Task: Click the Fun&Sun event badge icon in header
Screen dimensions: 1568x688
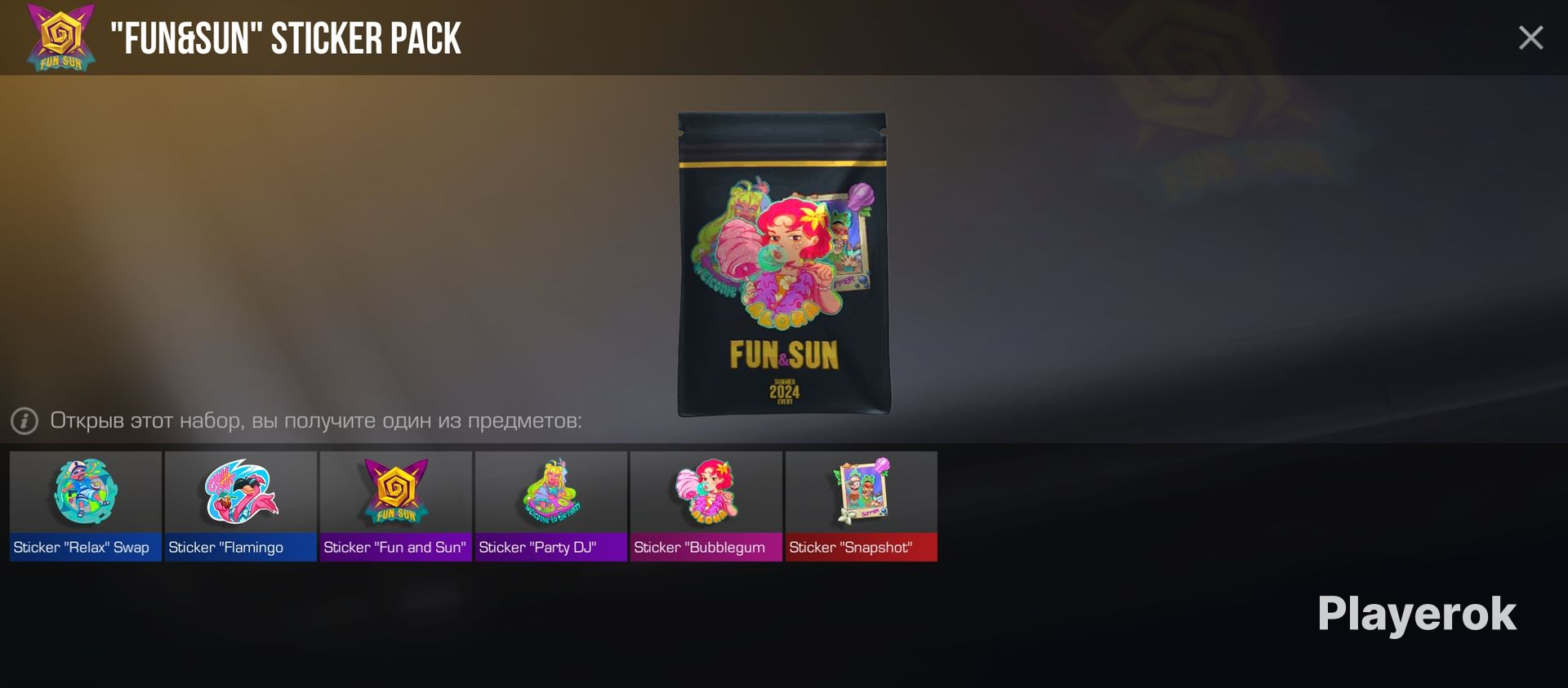Action: click(56, 37)
